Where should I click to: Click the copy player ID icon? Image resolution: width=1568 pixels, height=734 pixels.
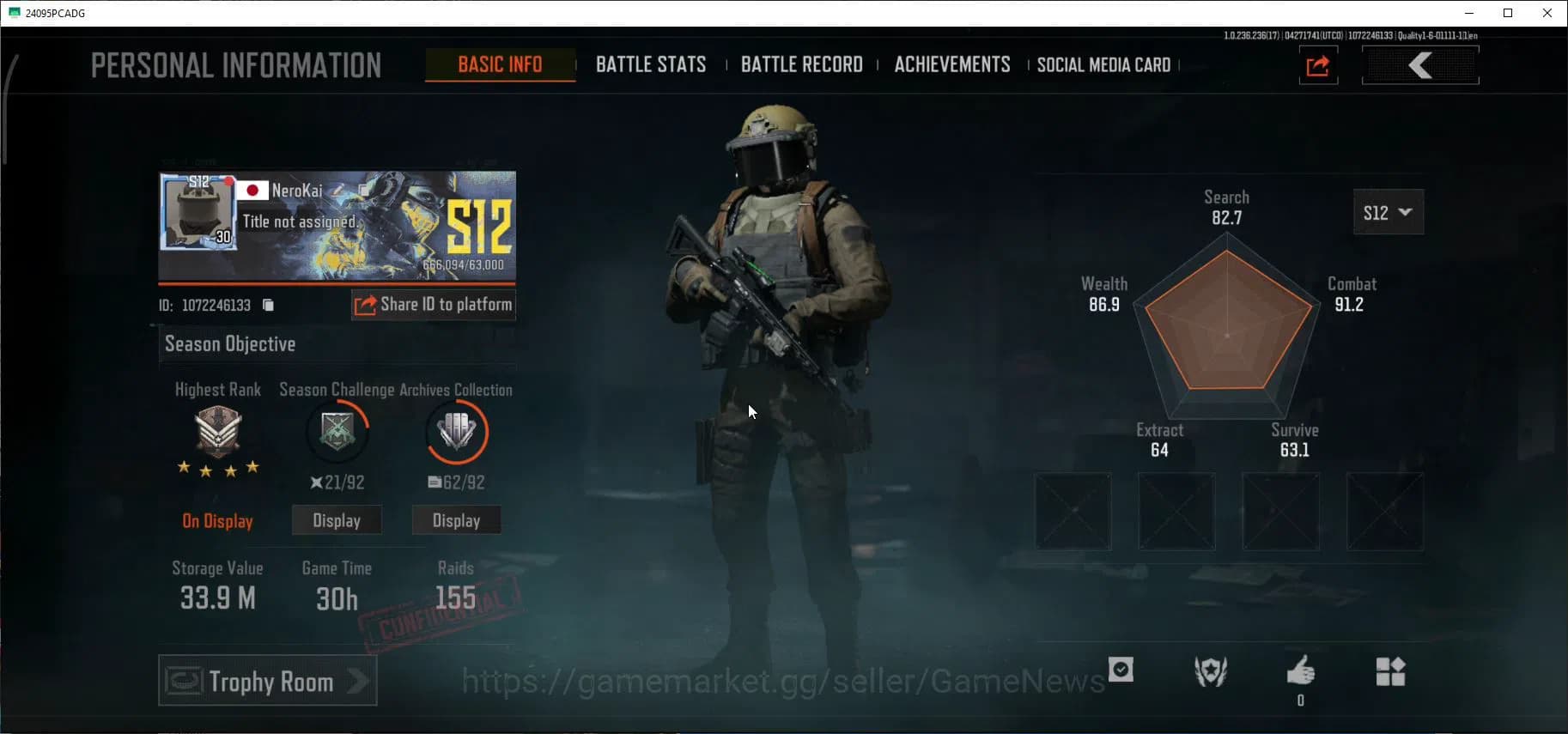click(267, 305)
